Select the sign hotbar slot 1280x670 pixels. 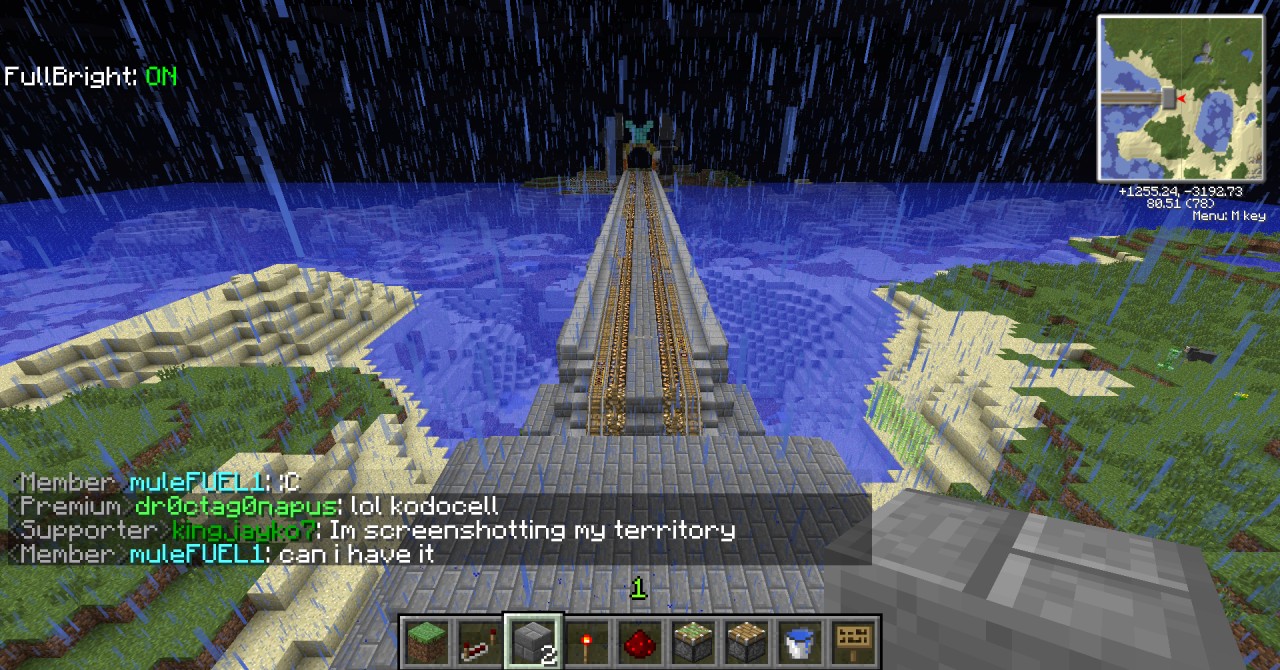854,642
